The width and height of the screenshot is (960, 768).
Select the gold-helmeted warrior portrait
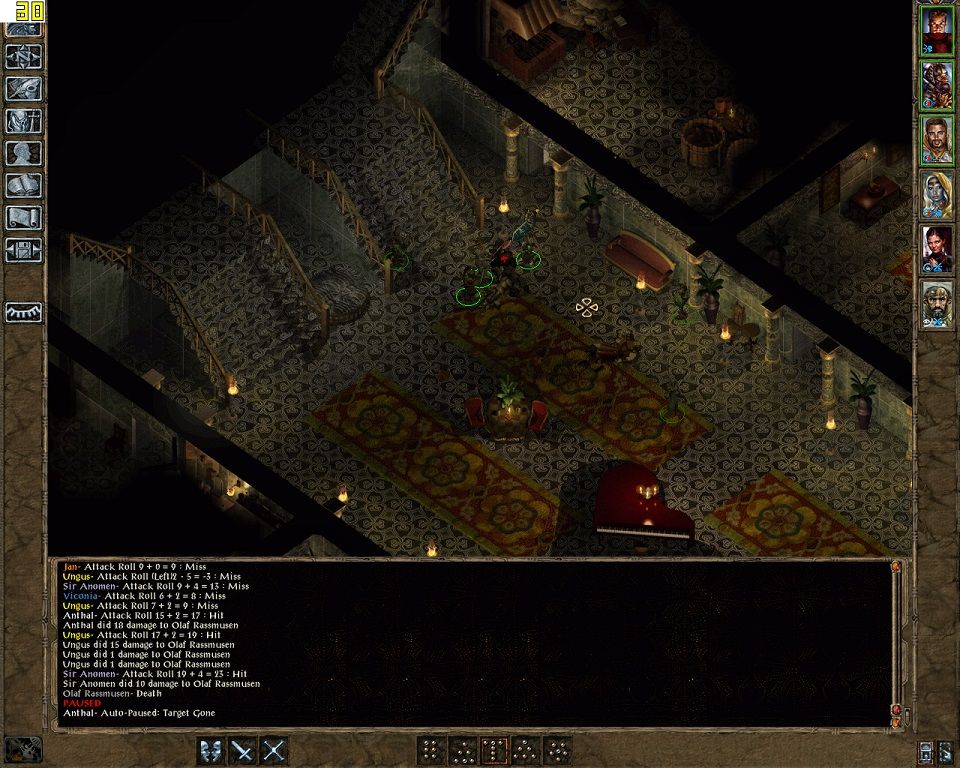937,86
